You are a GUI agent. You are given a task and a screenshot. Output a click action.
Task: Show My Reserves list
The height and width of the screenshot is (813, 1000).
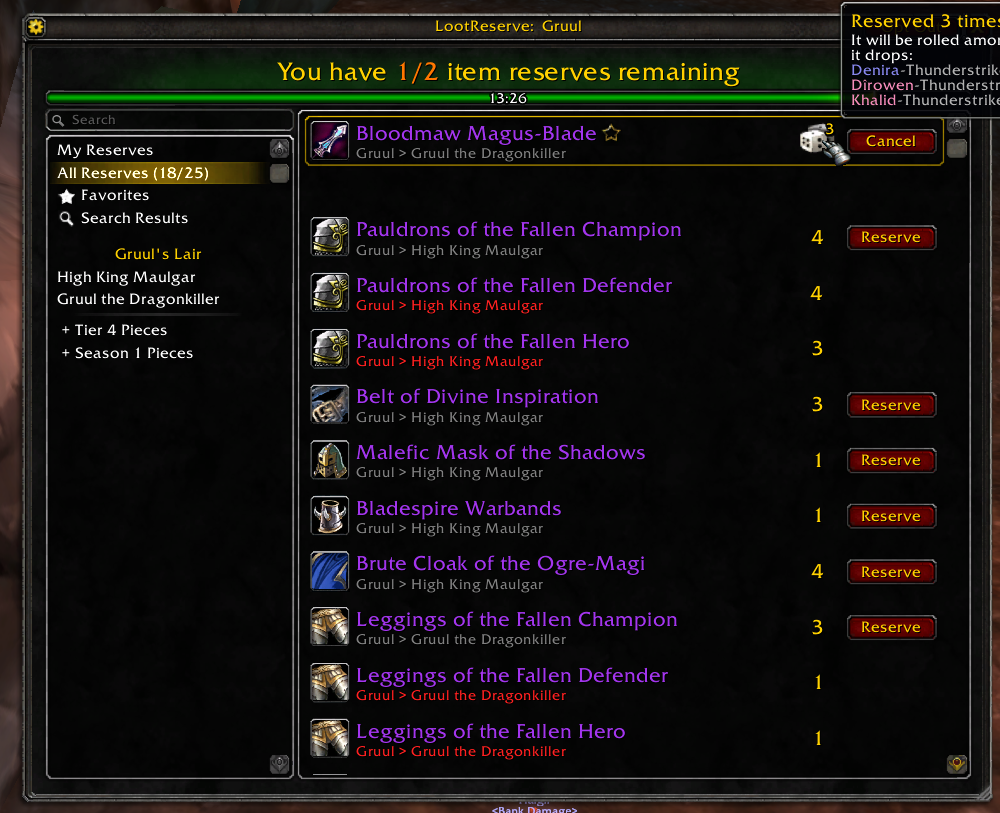[105, 150]
